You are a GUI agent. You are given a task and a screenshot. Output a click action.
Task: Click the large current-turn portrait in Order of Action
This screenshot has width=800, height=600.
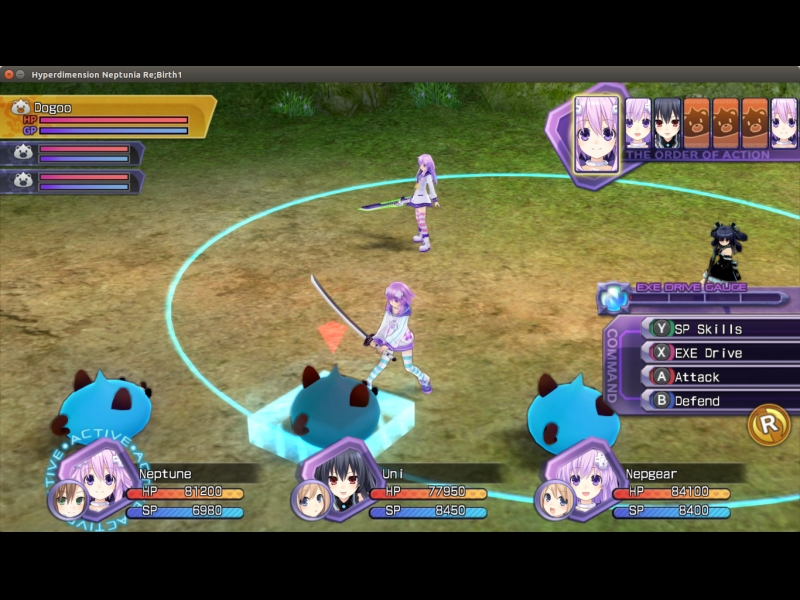tap(596, 134)
